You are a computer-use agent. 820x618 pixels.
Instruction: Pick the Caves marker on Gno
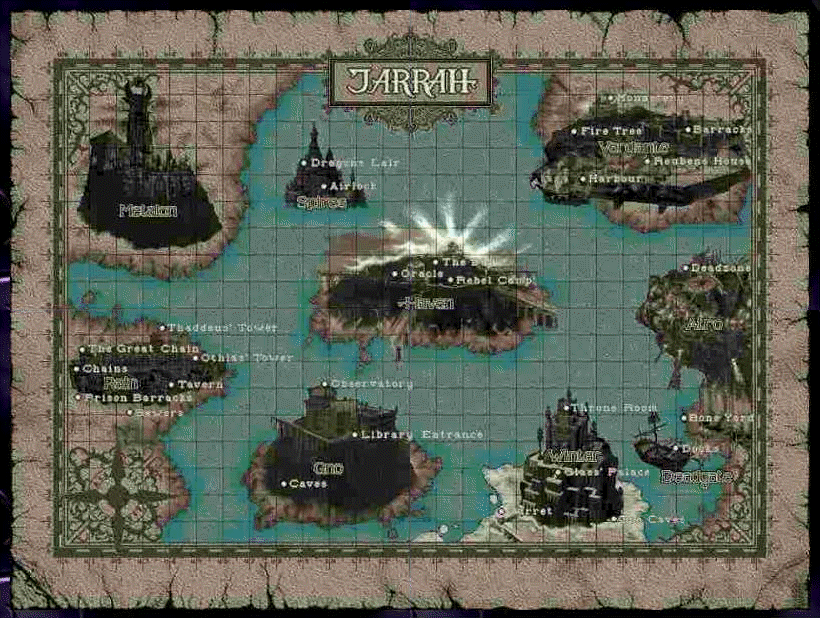pyautogui.click(x=283, y=484)
